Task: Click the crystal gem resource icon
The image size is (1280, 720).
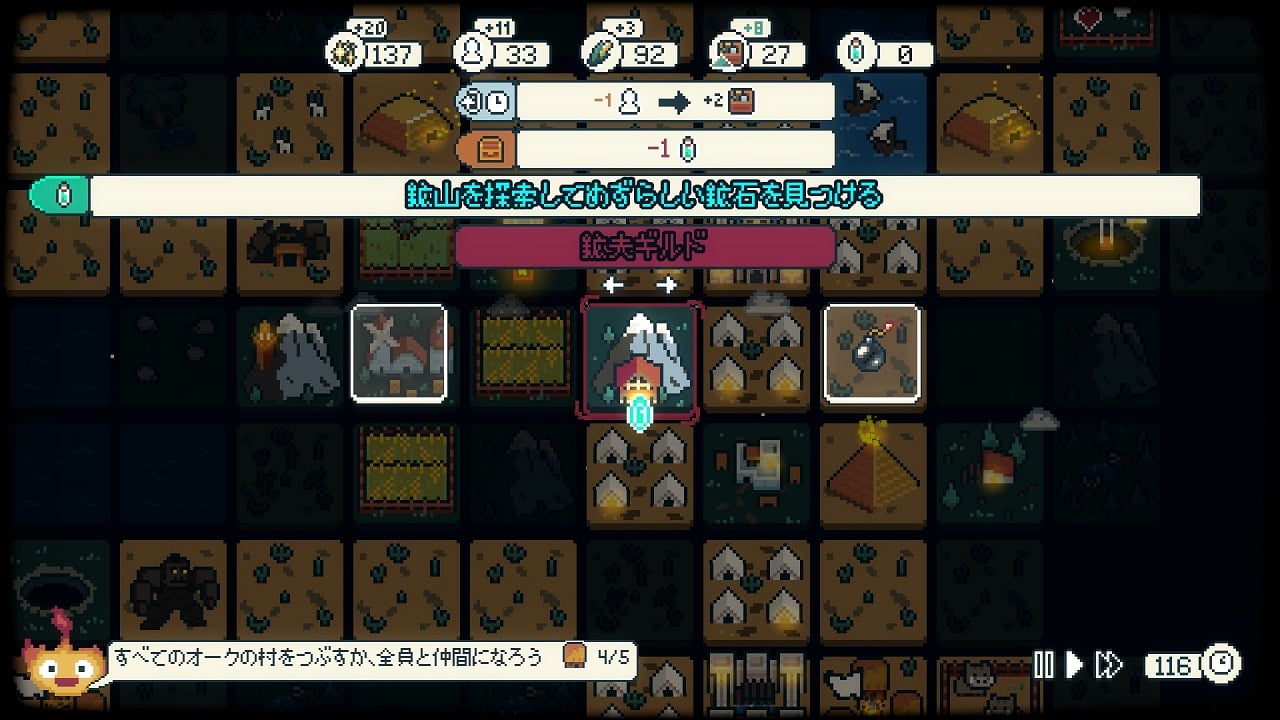Action: click(x=857, y=54)
